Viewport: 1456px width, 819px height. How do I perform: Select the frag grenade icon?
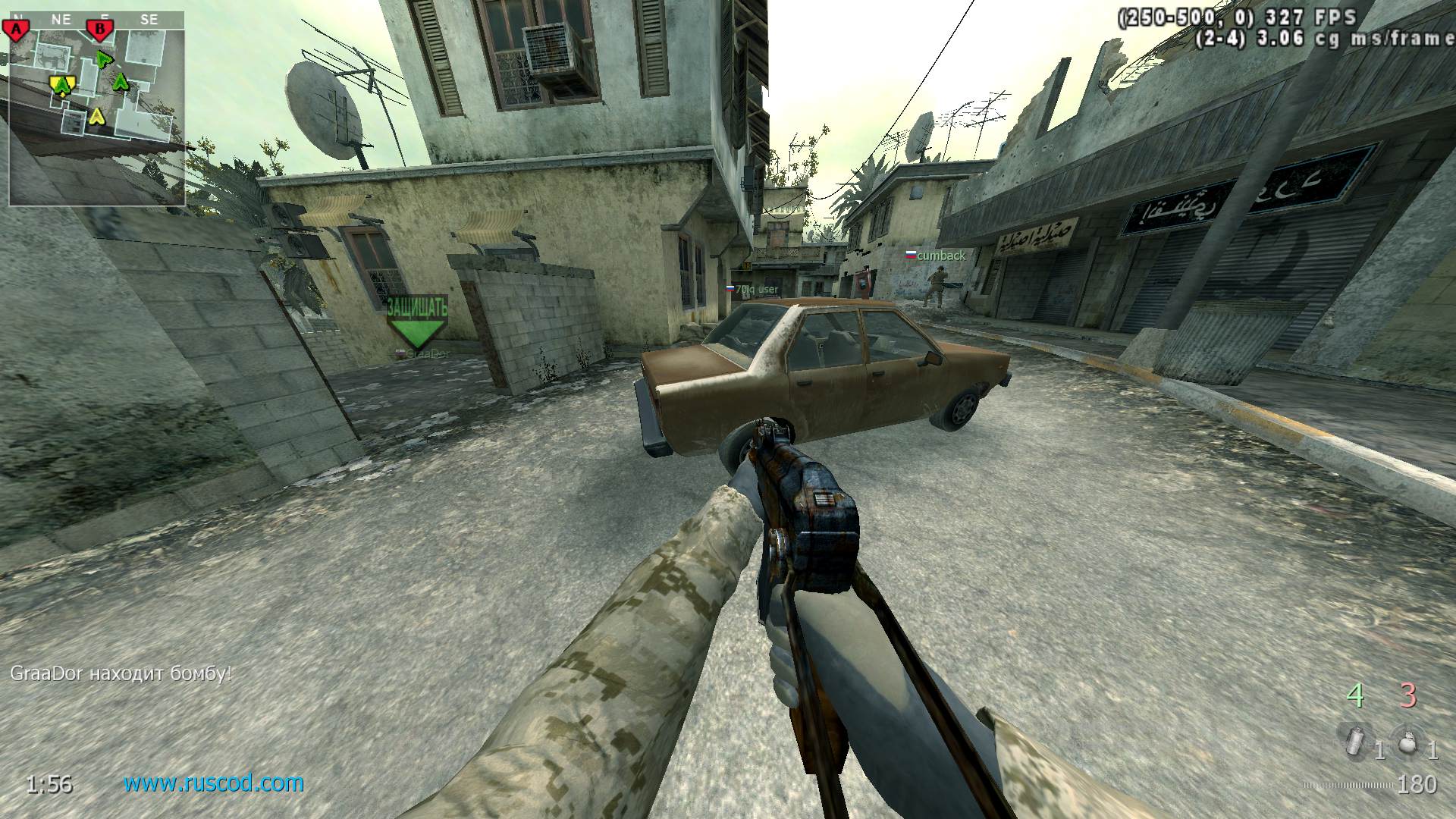pos(1407,742)
